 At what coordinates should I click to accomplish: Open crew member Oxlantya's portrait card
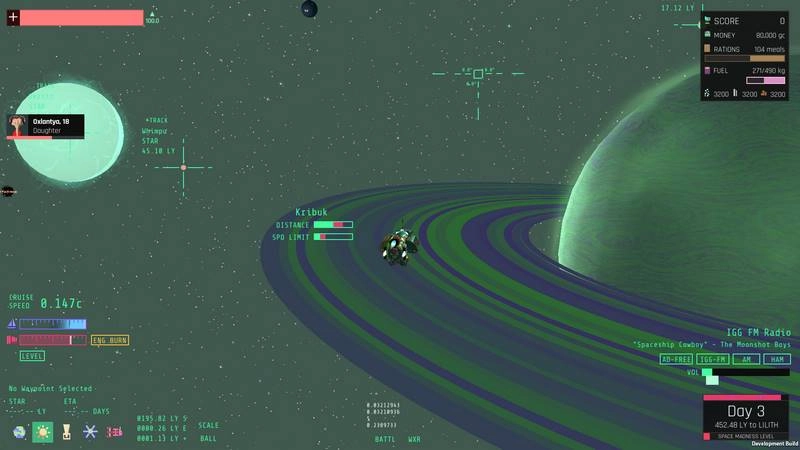(x=45, y=126)
